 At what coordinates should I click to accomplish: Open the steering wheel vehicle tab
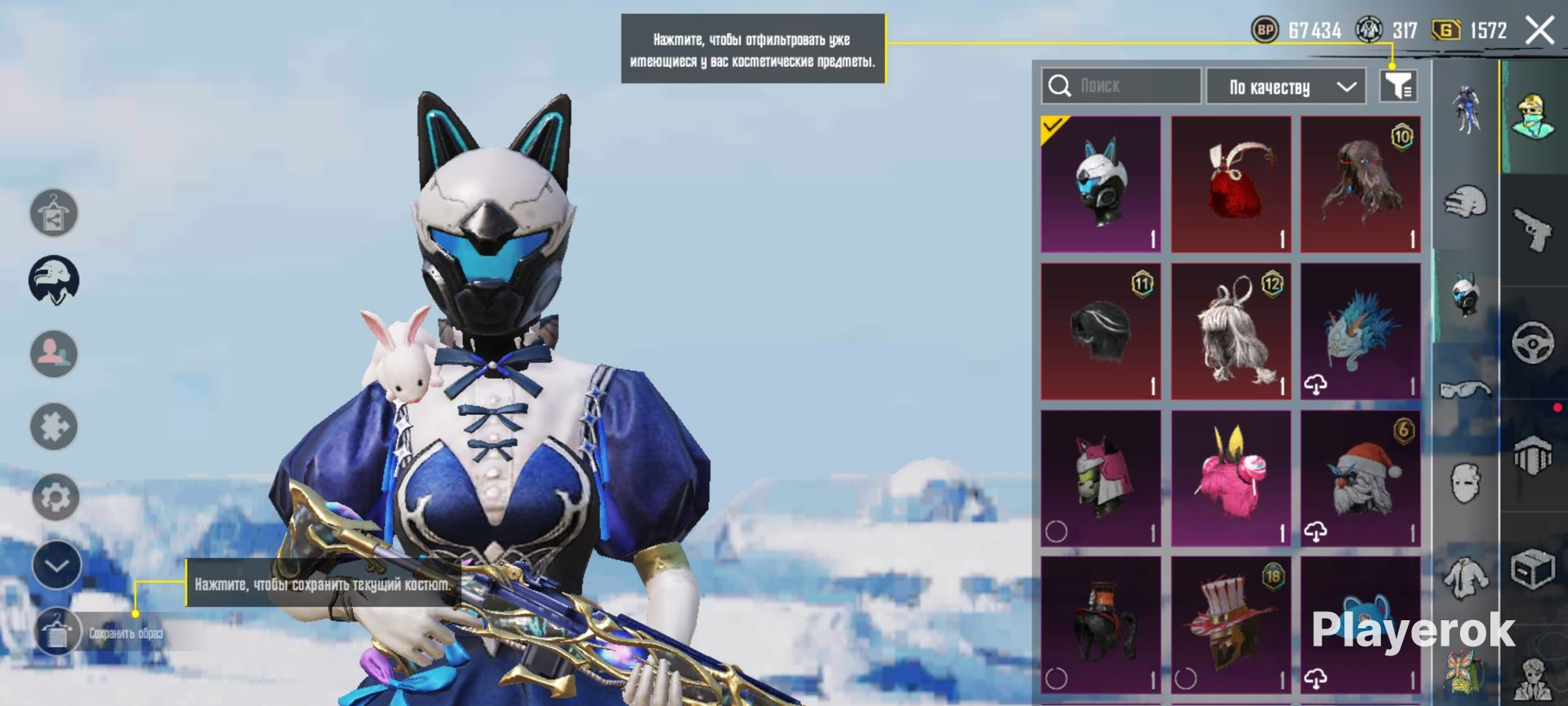1533,342
